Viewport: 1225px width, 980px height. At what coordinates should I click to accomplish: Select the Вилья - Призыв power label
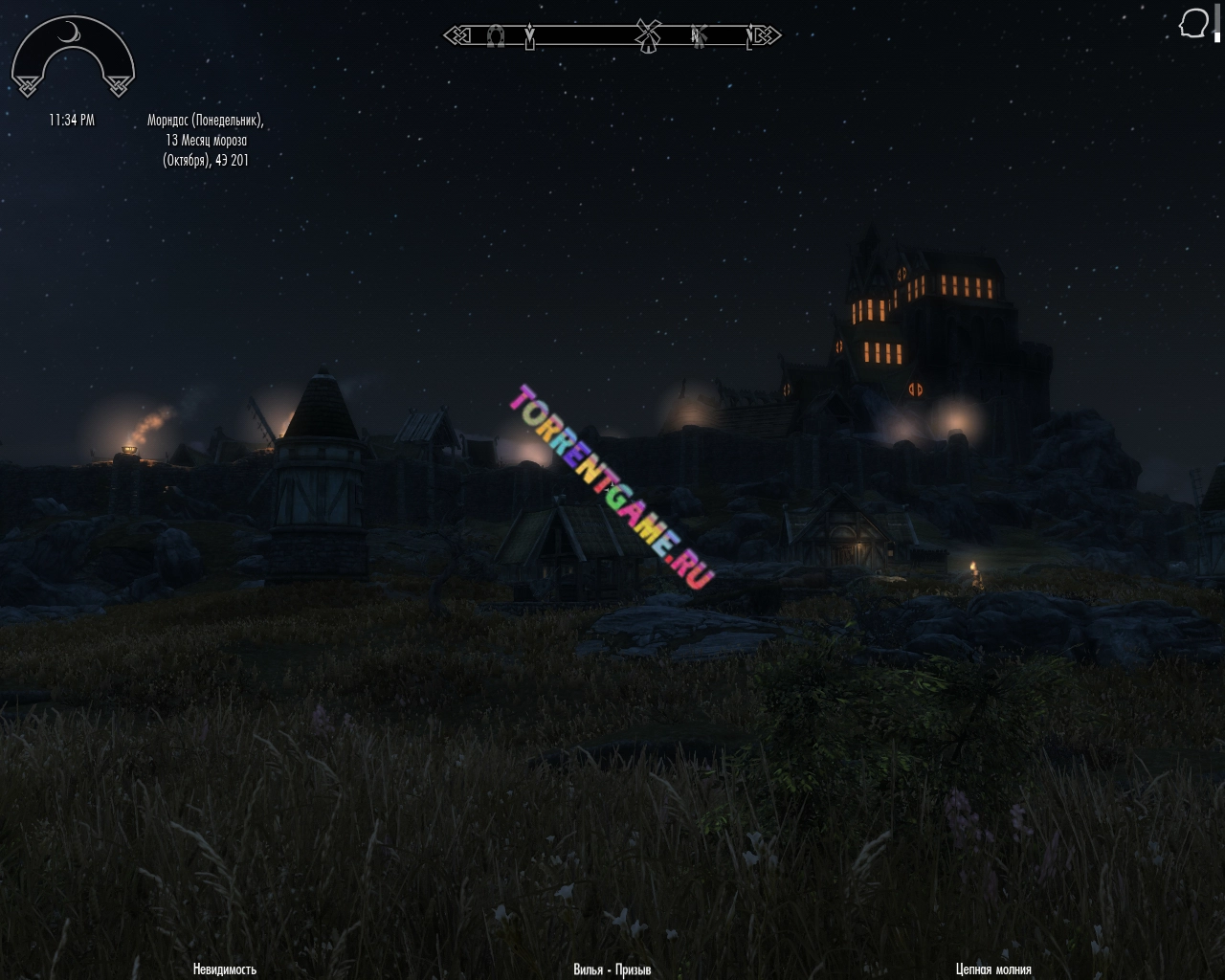pos(612,969)
